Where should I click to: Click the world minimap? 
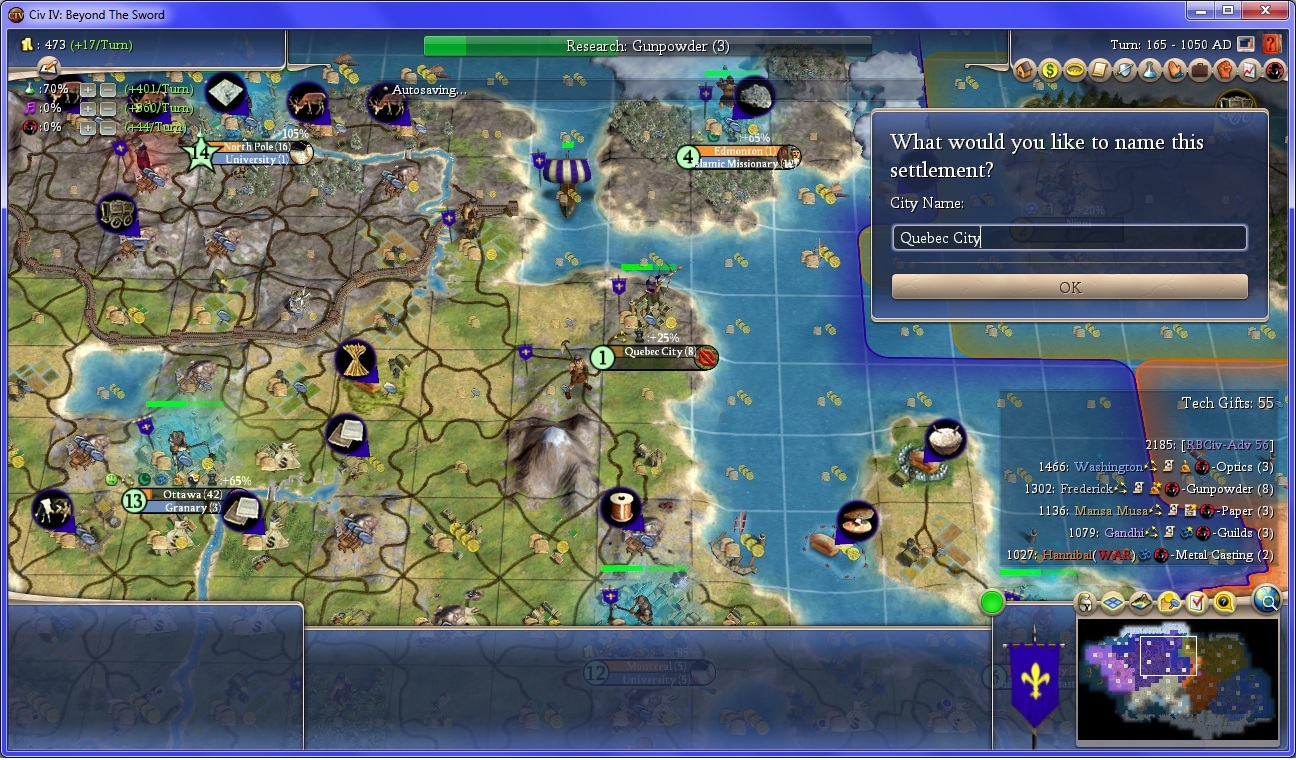point(1177,682)
